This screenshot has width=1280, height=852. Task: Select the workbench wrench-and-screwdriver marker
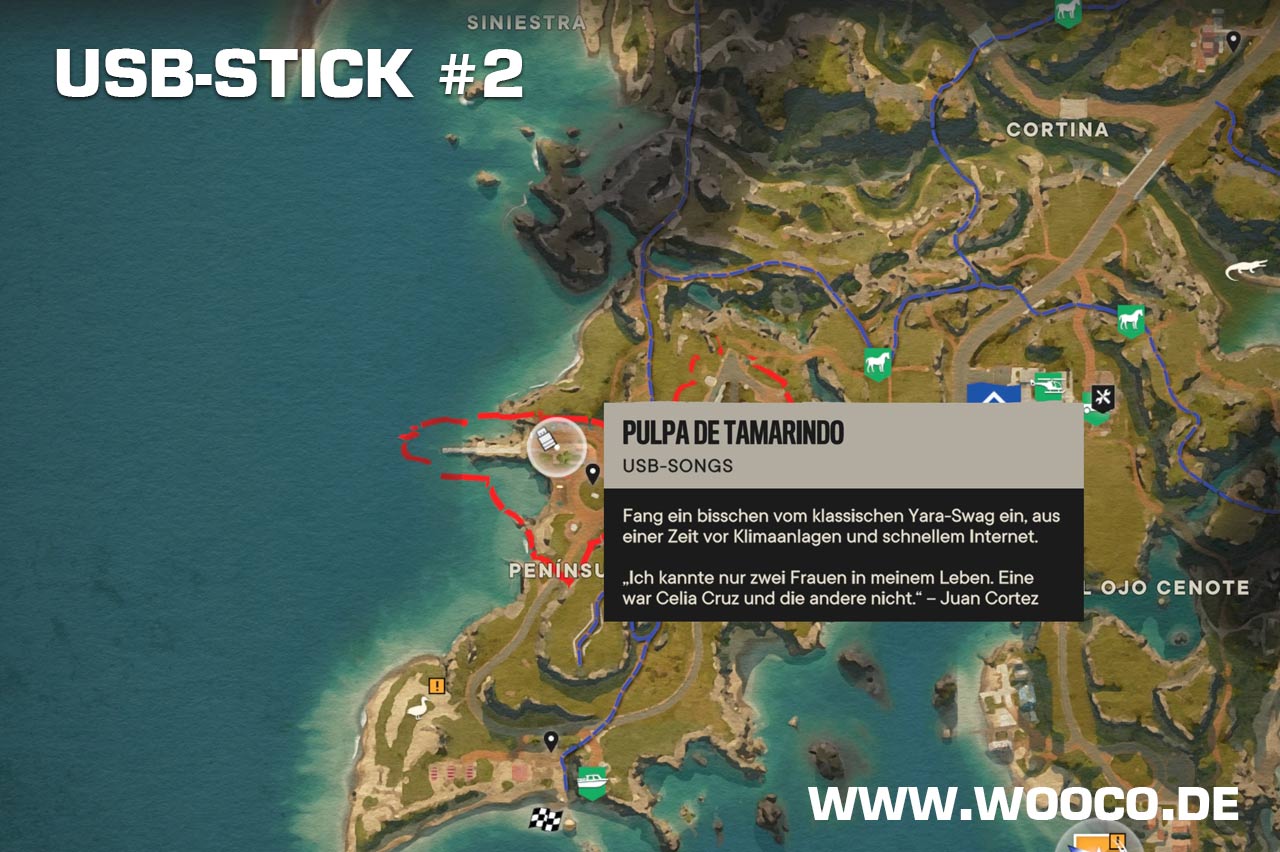pos(1102,396)
